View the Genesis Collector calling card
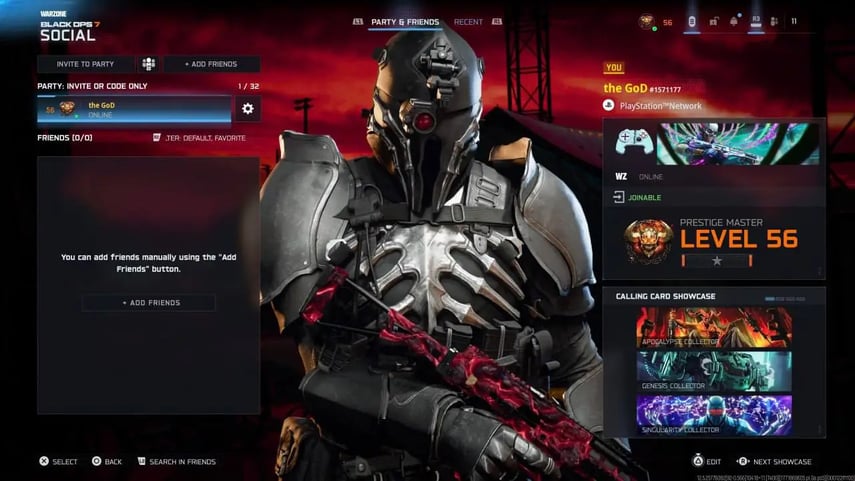 tap(714, 371)
